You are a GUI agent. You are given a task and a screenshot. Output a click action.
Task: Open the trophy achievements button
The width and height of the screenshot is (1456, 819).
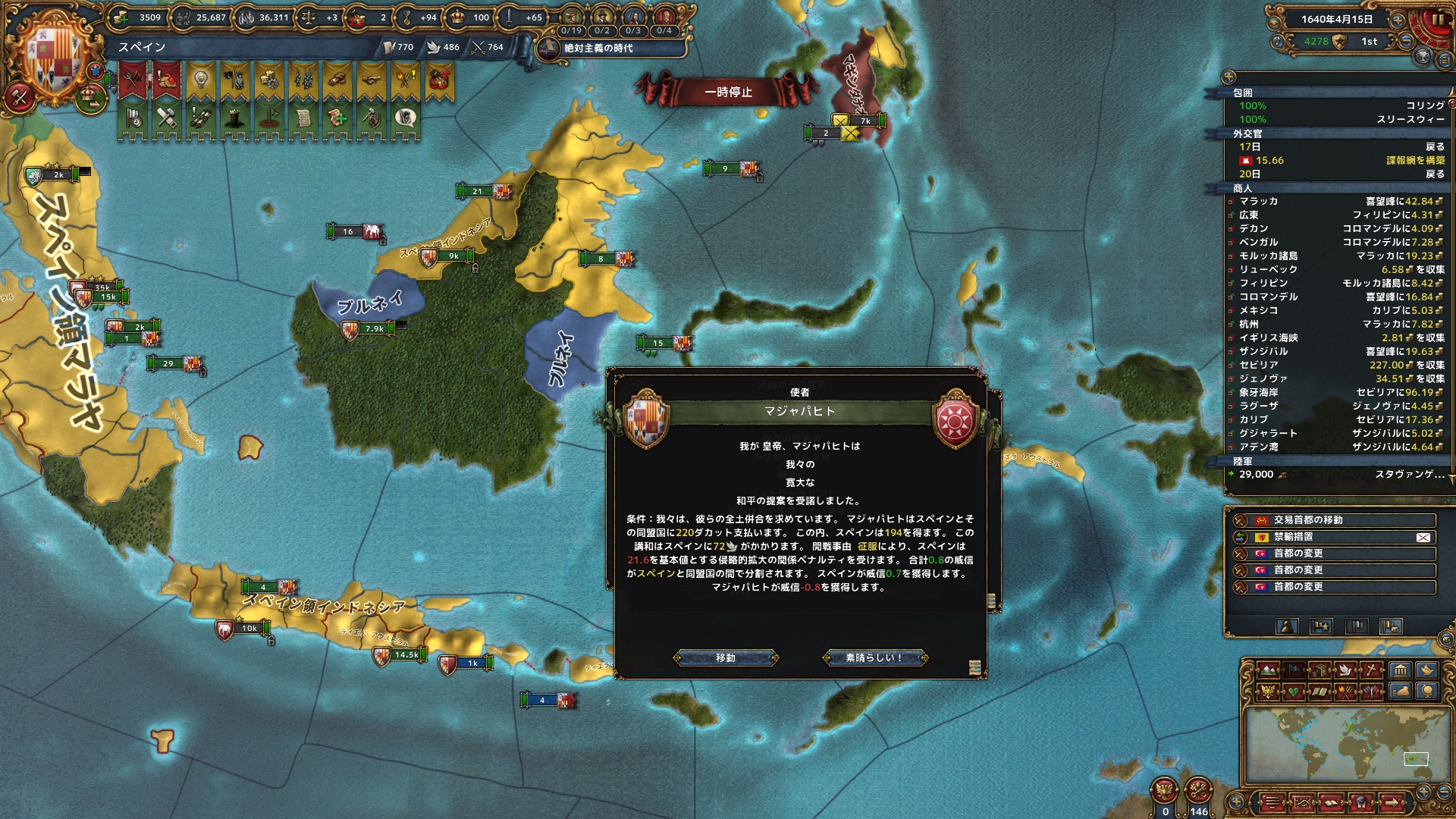coord(1423,57)
